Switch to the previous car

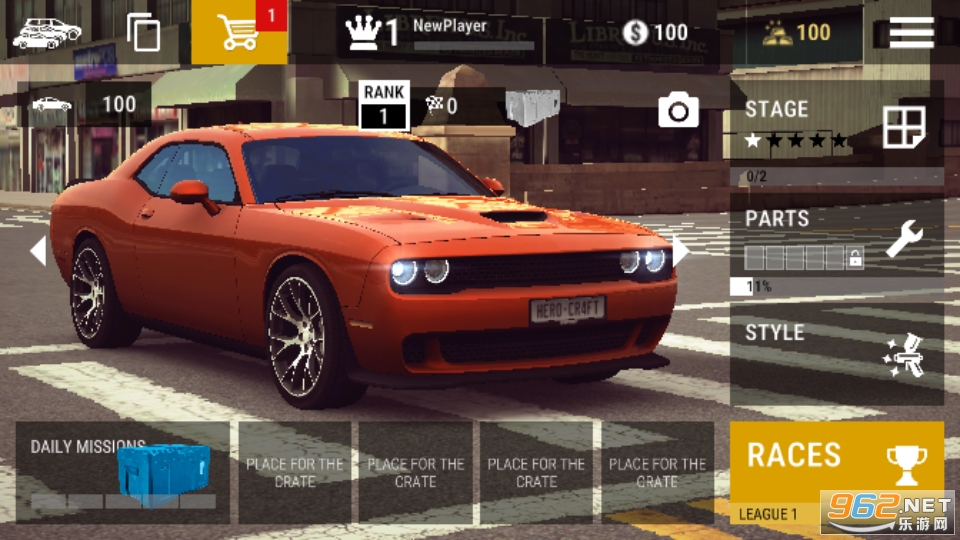pyautogui.click(x=38, y=250)
